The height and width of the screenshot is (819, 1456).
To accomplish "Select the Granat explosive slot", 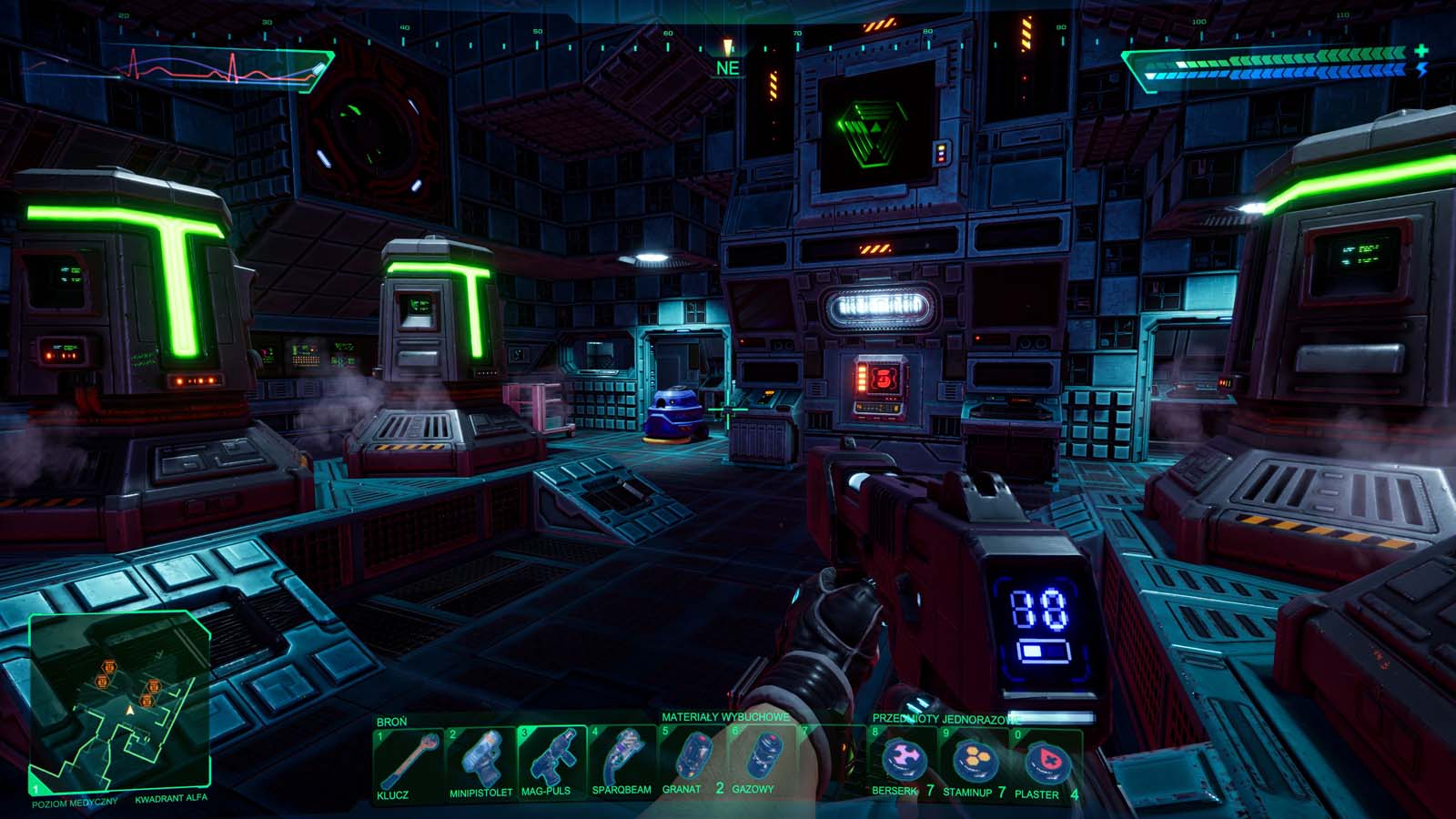I will (693, 761).
